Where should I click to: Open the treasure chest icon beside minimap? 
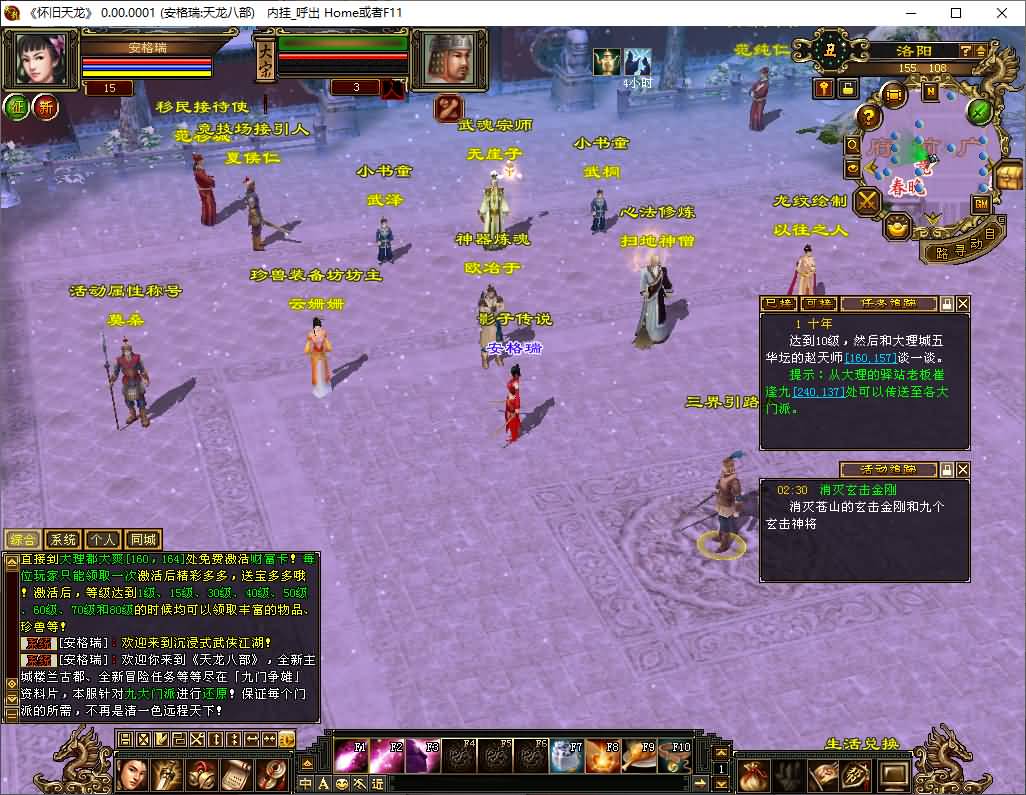pos(1008,176)
